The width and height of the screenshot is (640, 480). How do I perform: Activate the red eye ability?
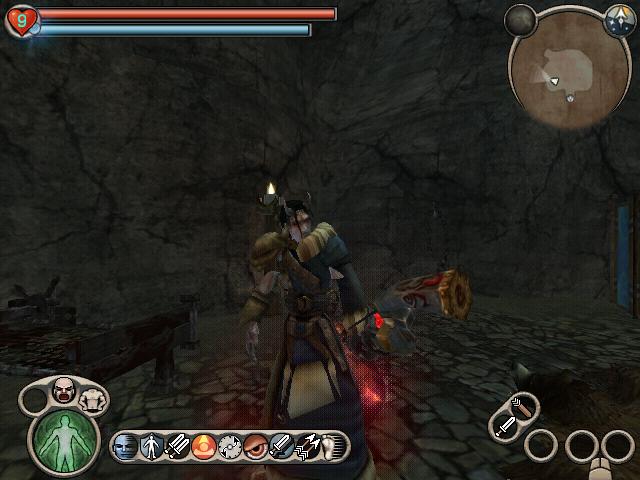click(255, 446)
